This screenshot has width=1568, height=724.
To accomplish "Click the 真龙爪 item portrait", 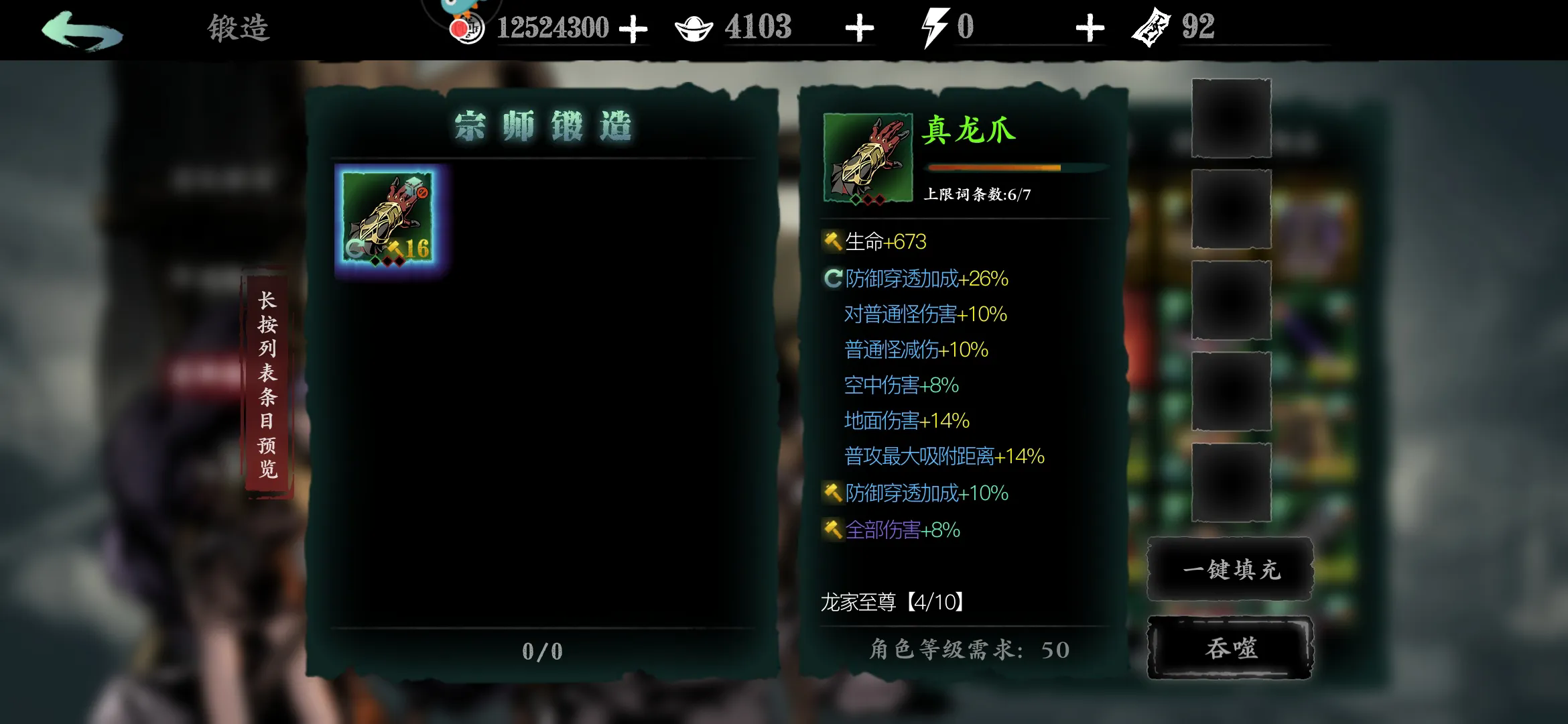I will (866, 156).
